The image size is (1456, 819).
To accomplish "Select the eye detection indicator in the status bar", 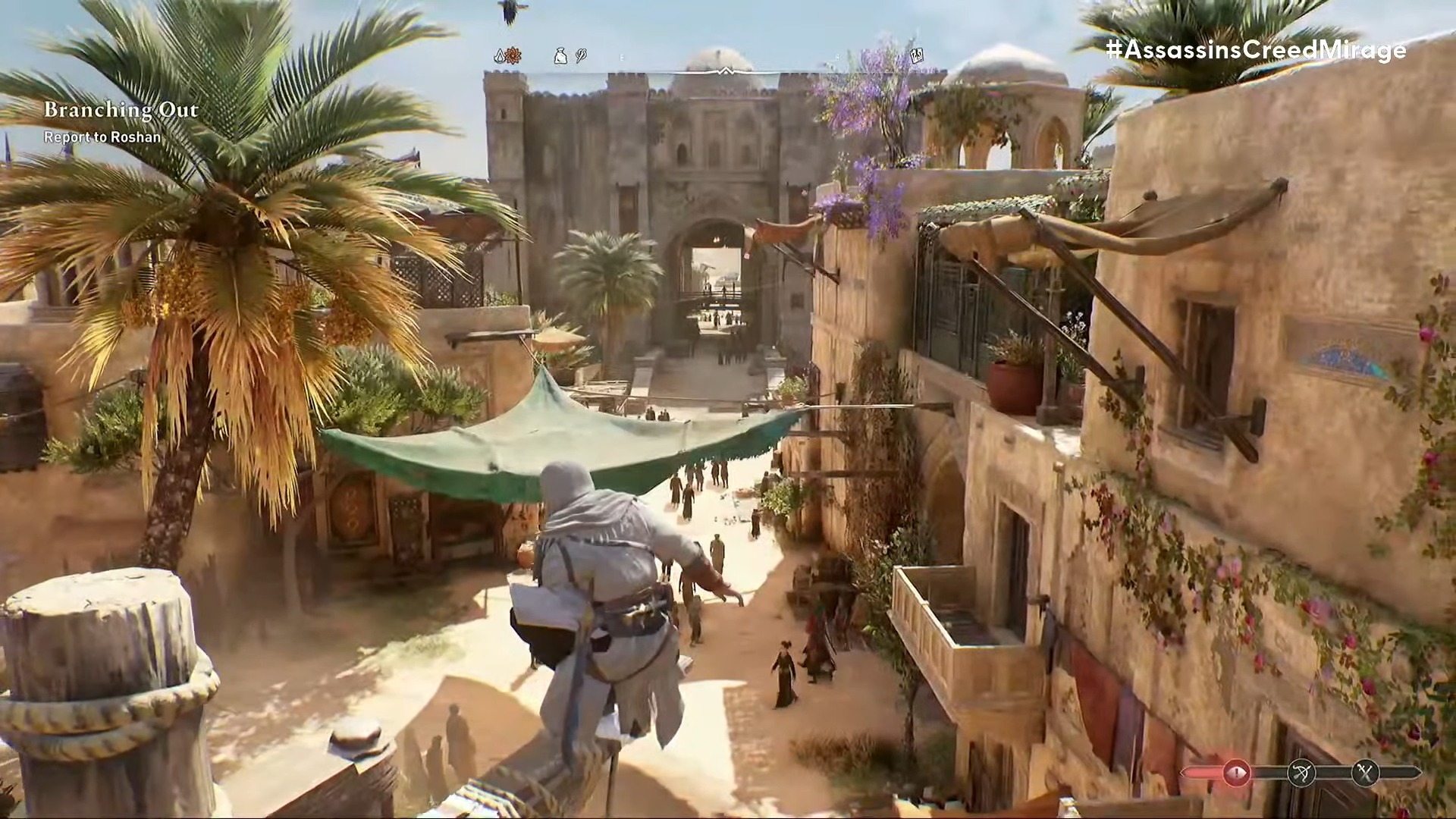I will [1237, 773].
